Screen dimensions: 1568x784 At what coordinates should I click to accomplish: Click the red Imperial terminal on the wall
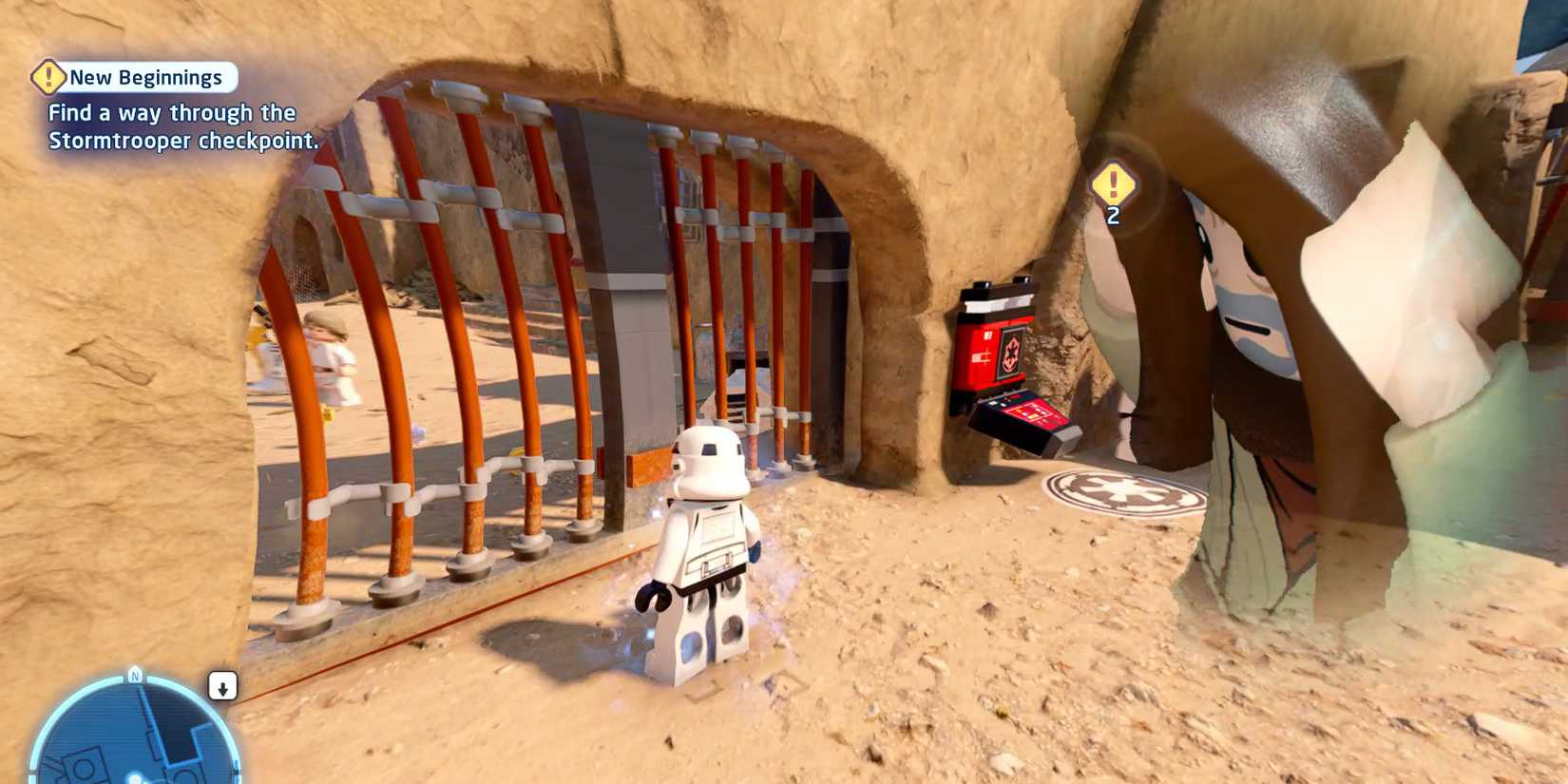tap(994, 345)
